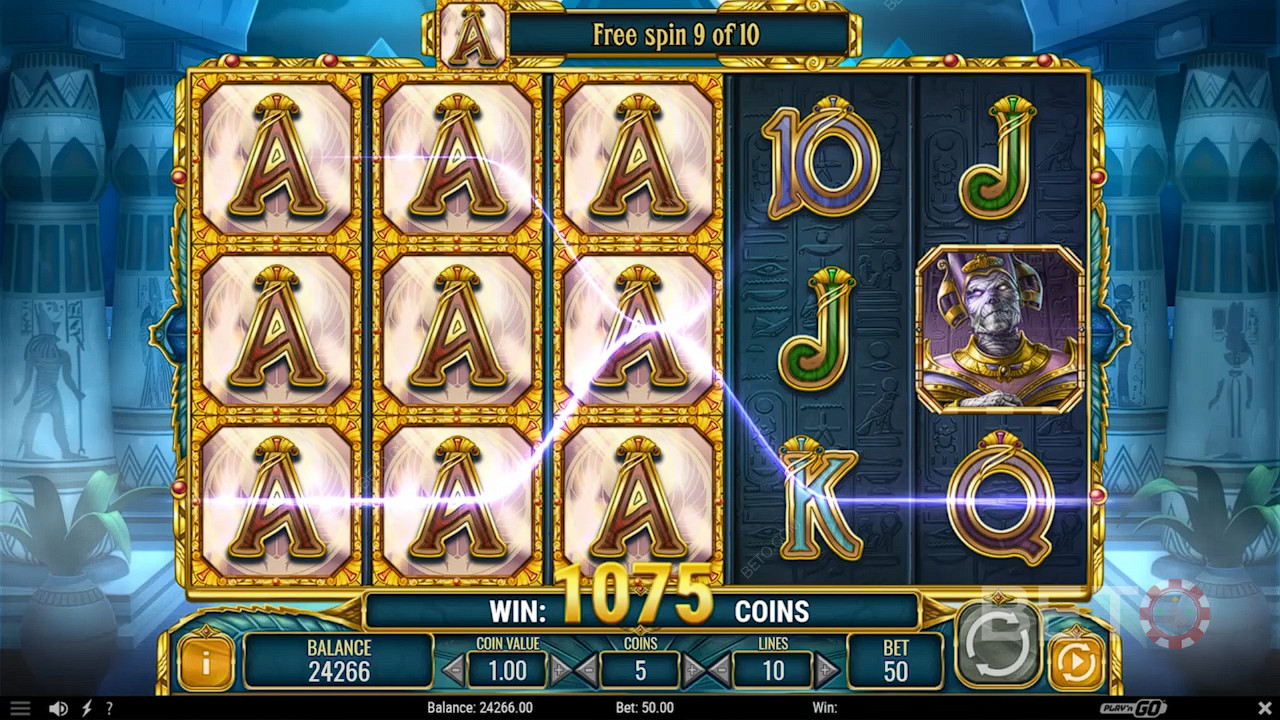
Task: Toggle fast play lightning bolt
Action: 86,708
